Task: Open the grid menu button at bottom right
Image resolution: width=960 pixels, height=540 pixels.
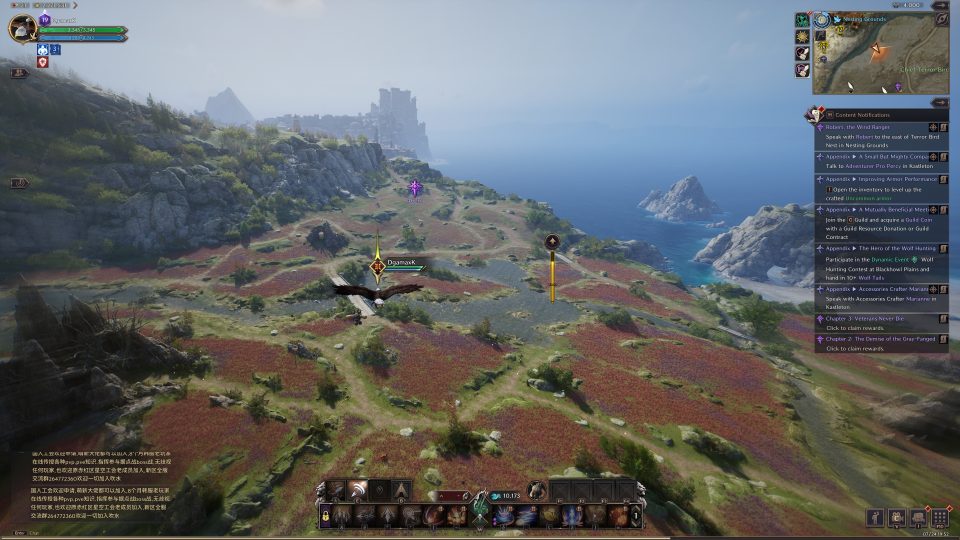Action: (939, 517)
